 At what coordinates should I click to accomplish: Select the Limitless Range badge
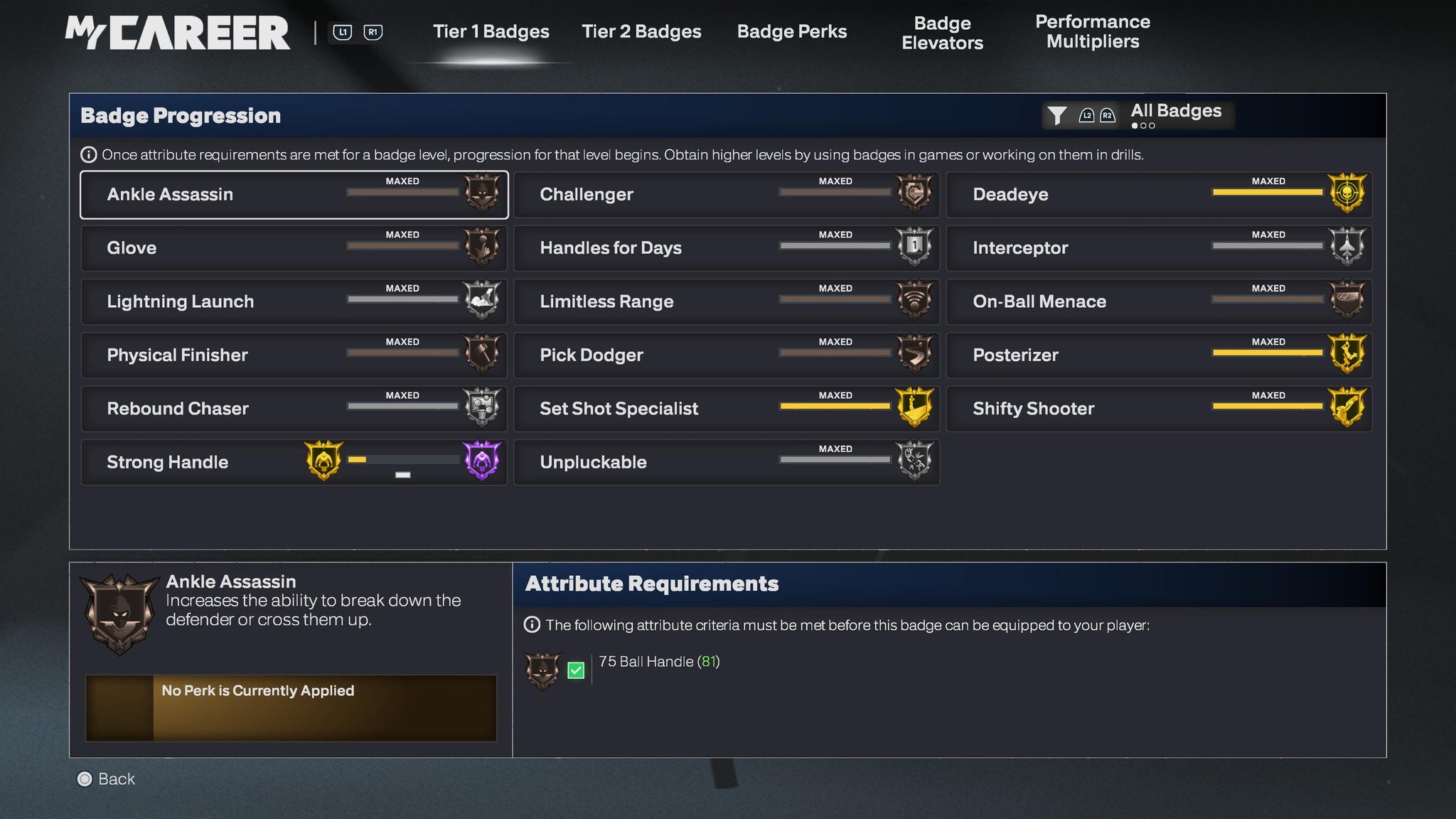click(x=726, y=301)
